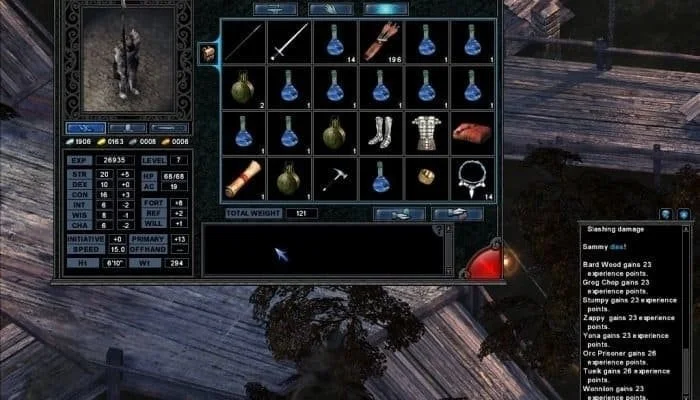Viewport: 700px width, 400px height.
Task: Click the chest armor in the inventory
Action: (x=427, y=132)
